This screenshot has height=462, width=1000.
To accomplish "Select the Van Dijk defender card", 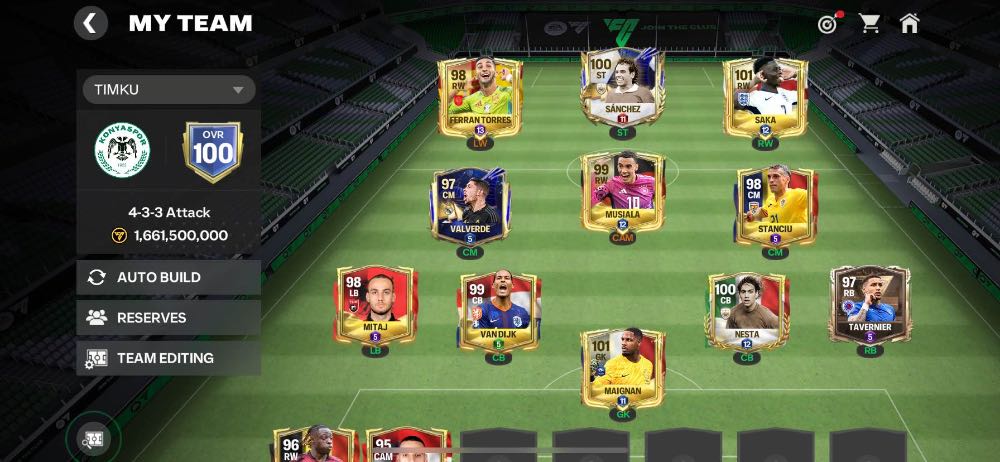I will pos(499,312).
